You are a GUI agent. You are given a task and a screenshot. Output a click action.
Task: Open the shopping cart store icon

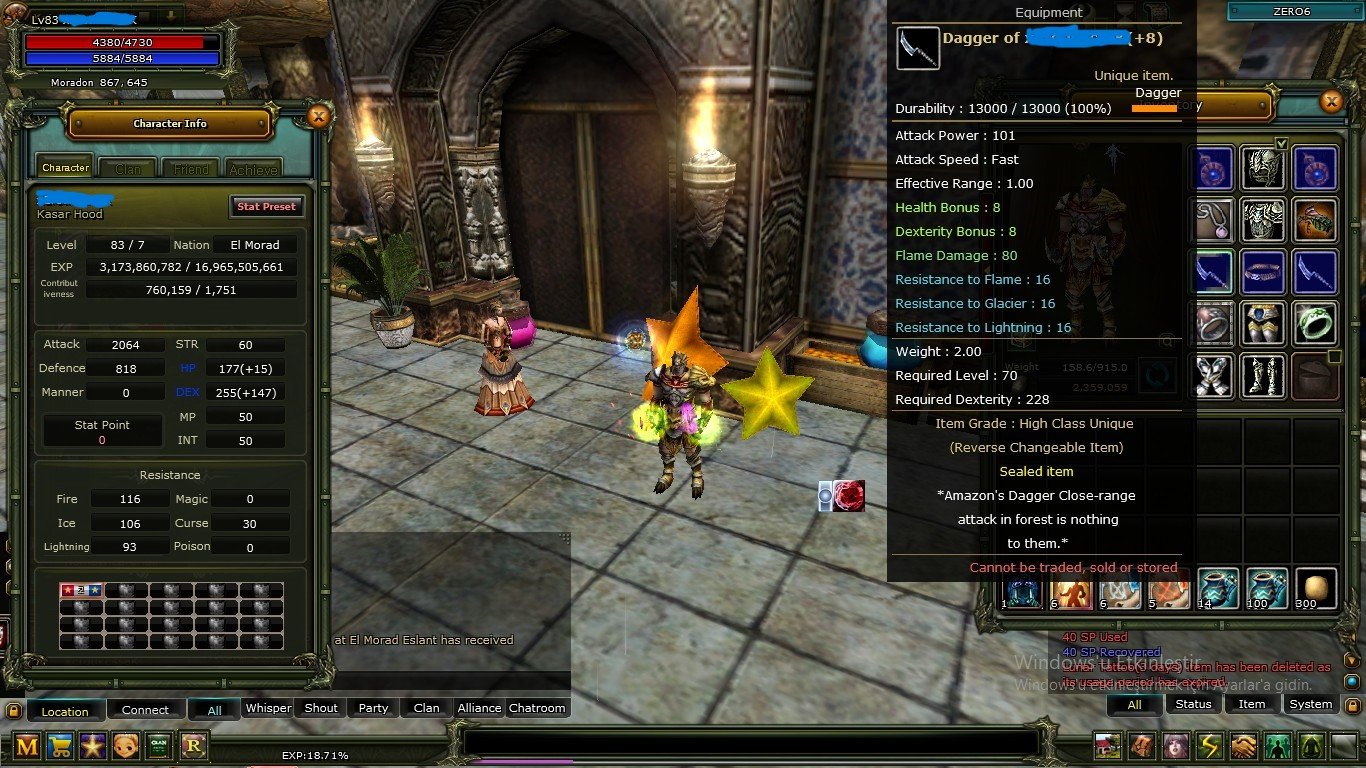point(60,745)
